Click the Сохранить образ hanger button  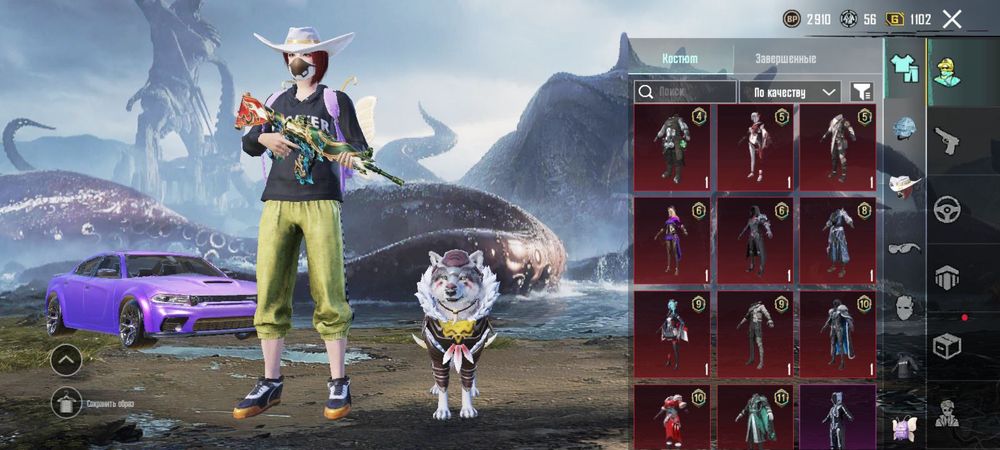tap(66, 402)
